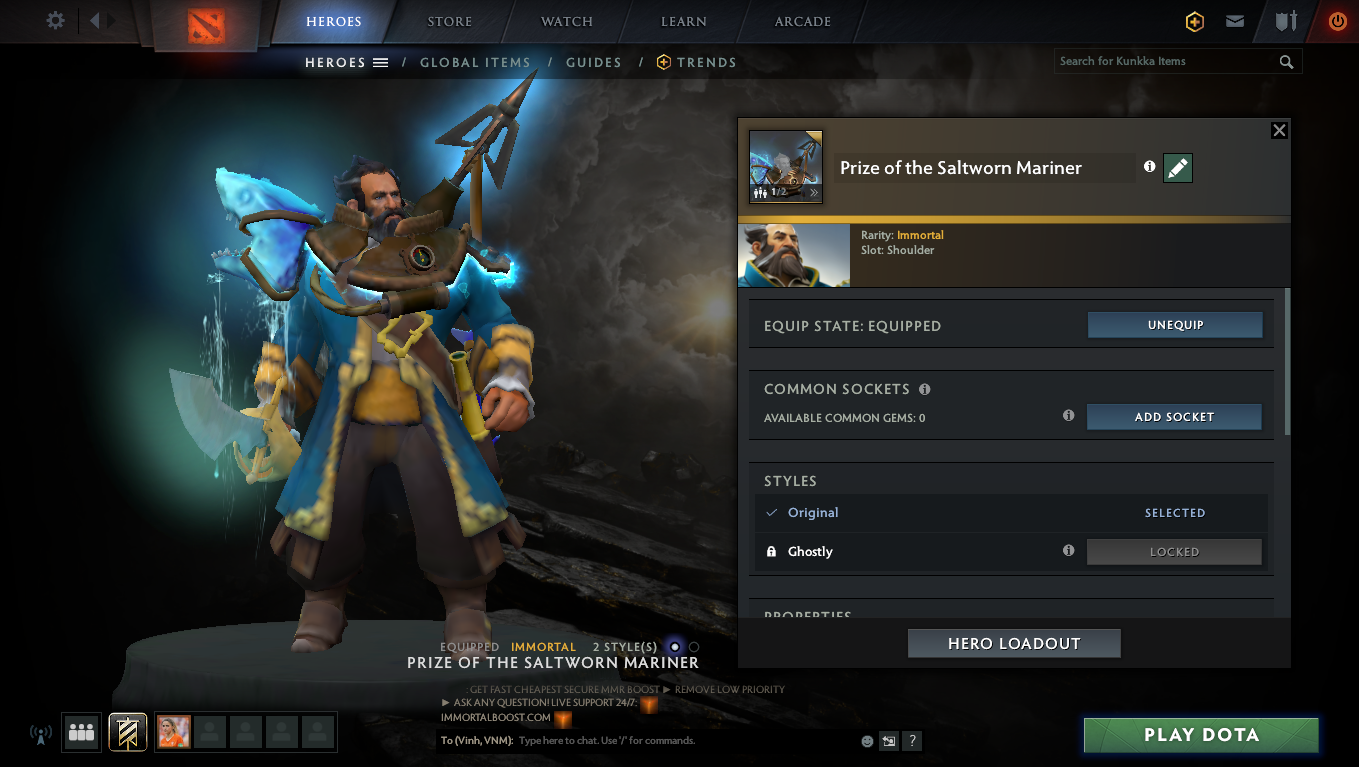Click the spectate broadcast antenna icon
Screen dimensions: 1359x767
[x=40, y=733]
